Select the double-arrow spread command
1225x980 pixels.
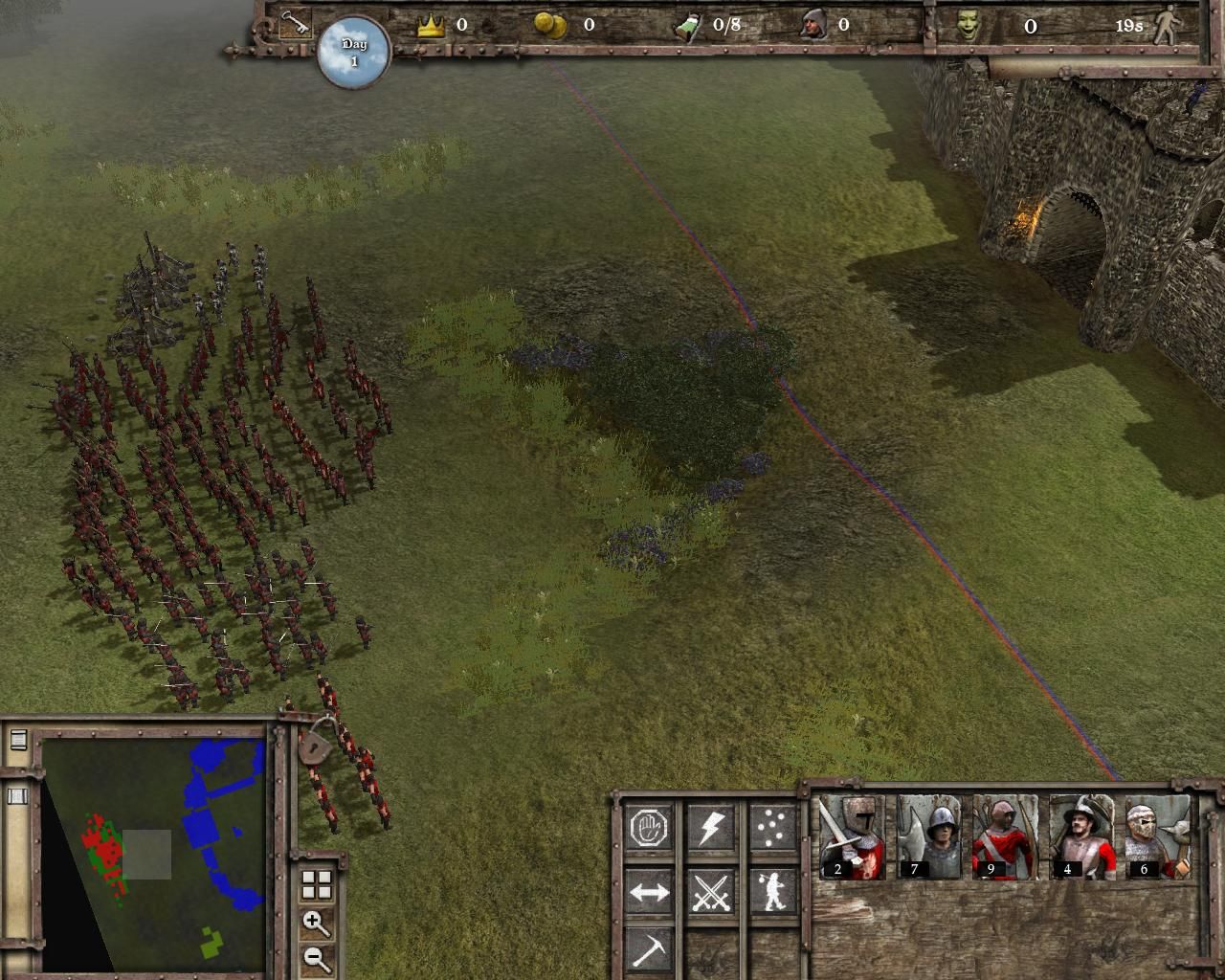click(x=650, y=892)
